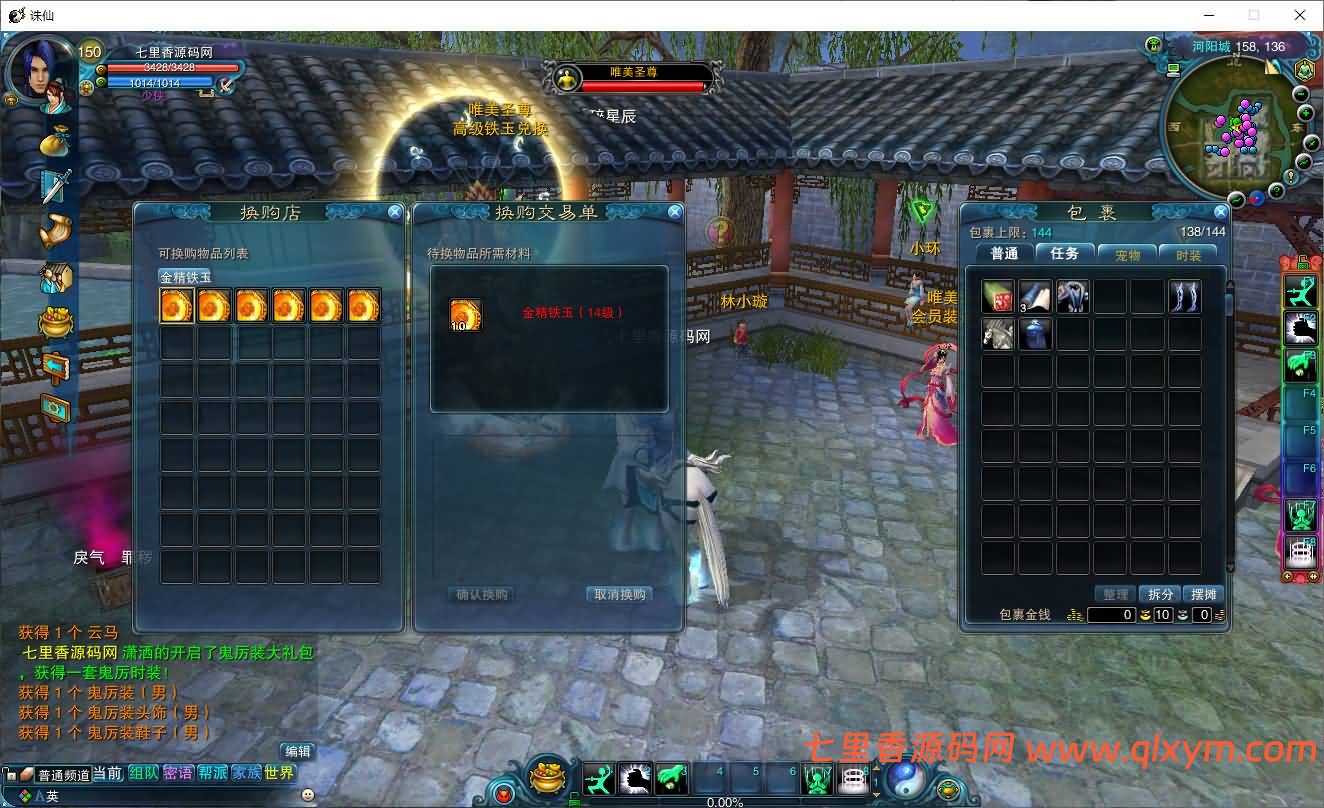Click the 取消换购 cancel exchange button
This screenshot has width=1324, height=808.
click(620, 595)
